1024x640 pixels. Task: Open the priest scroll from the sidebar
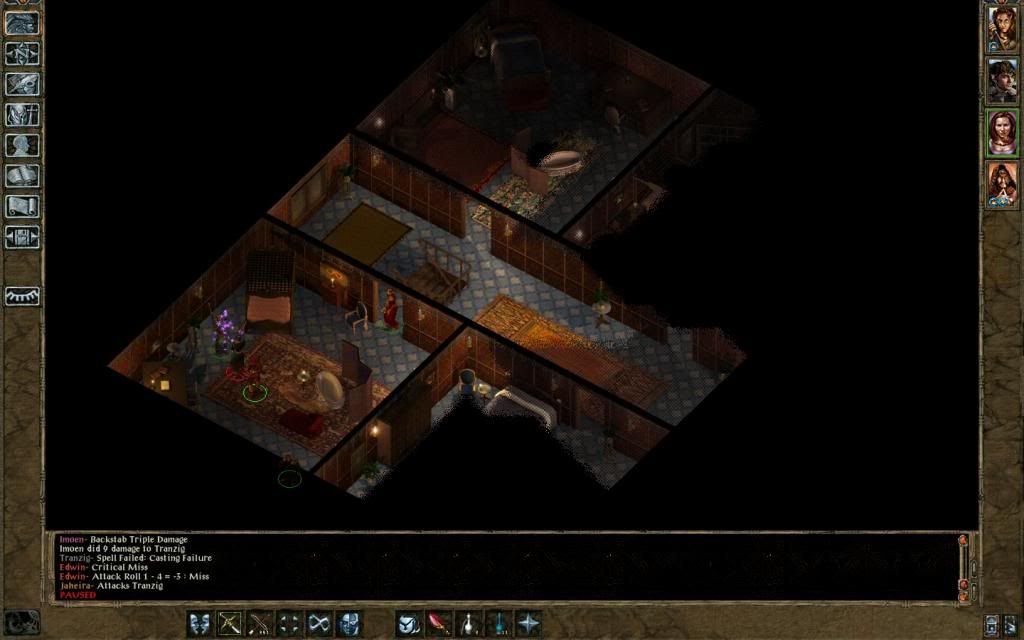22,206
